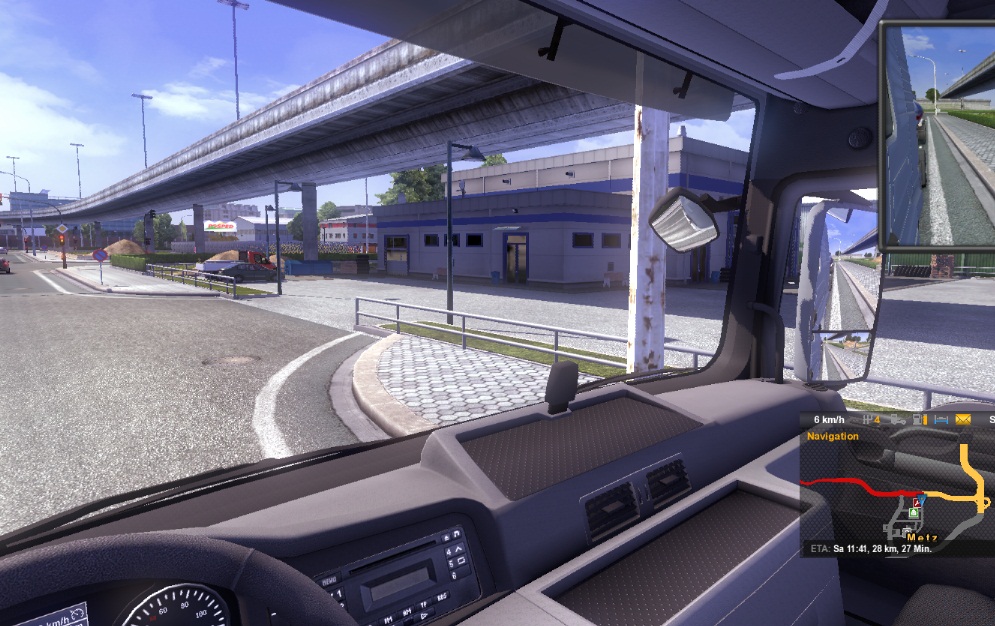Open the yellow mail envelope icon
Image resolution: width=995 pixels, height=626 pixels.
tap(963, 420)
